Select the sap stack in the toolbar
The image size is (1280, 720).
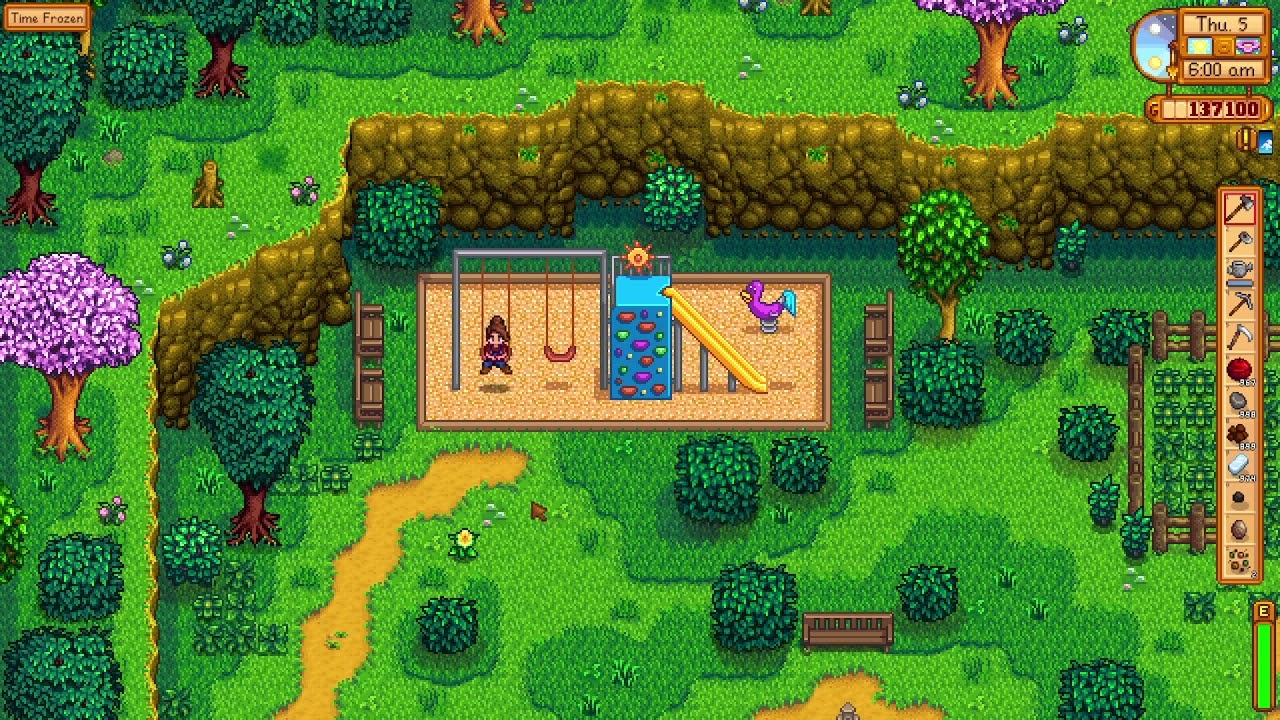(1240, 436)
